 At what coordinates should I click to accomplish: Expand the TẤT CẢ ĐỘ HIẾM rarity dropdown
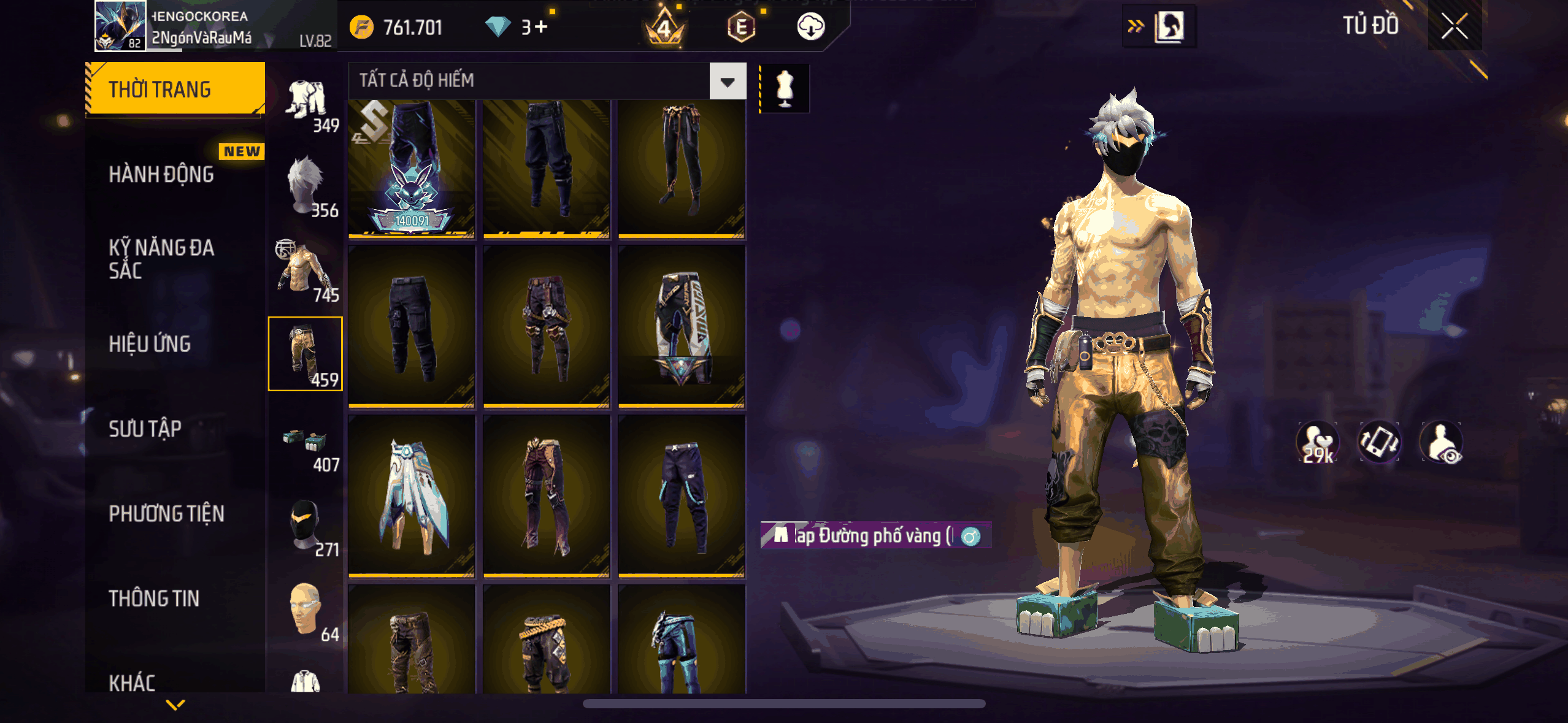(x=728, y=81)
